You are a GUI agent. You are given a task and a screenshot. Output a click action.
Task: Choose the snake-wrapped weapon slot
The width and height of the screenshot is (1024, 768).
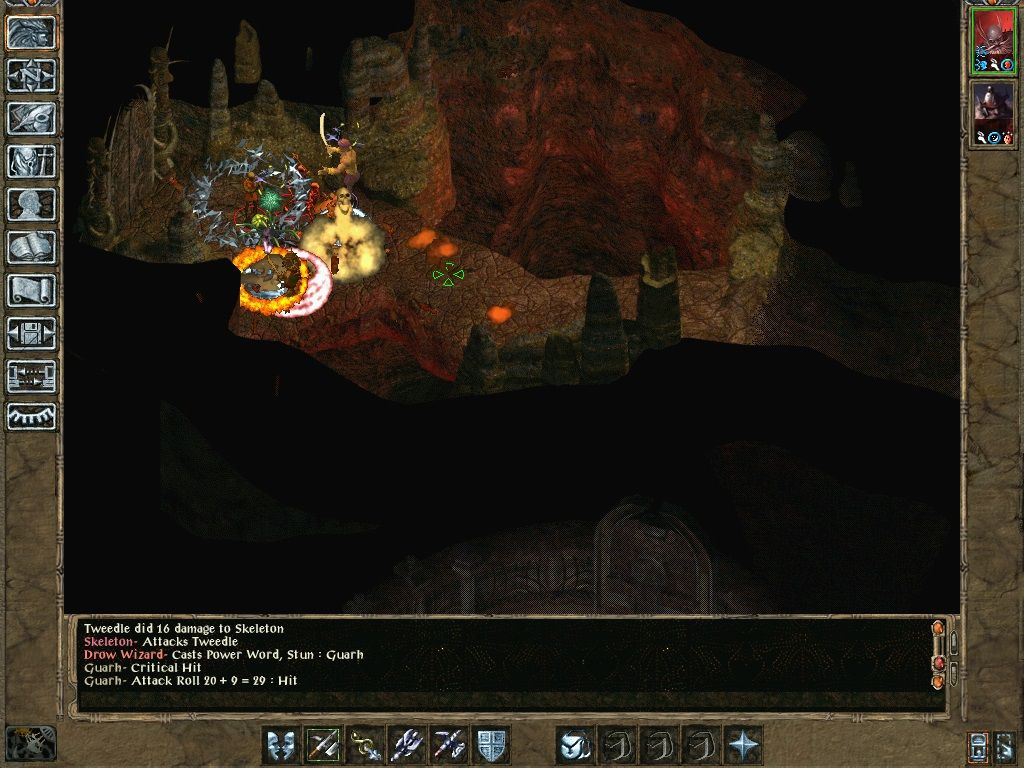(x=365, y=745)
